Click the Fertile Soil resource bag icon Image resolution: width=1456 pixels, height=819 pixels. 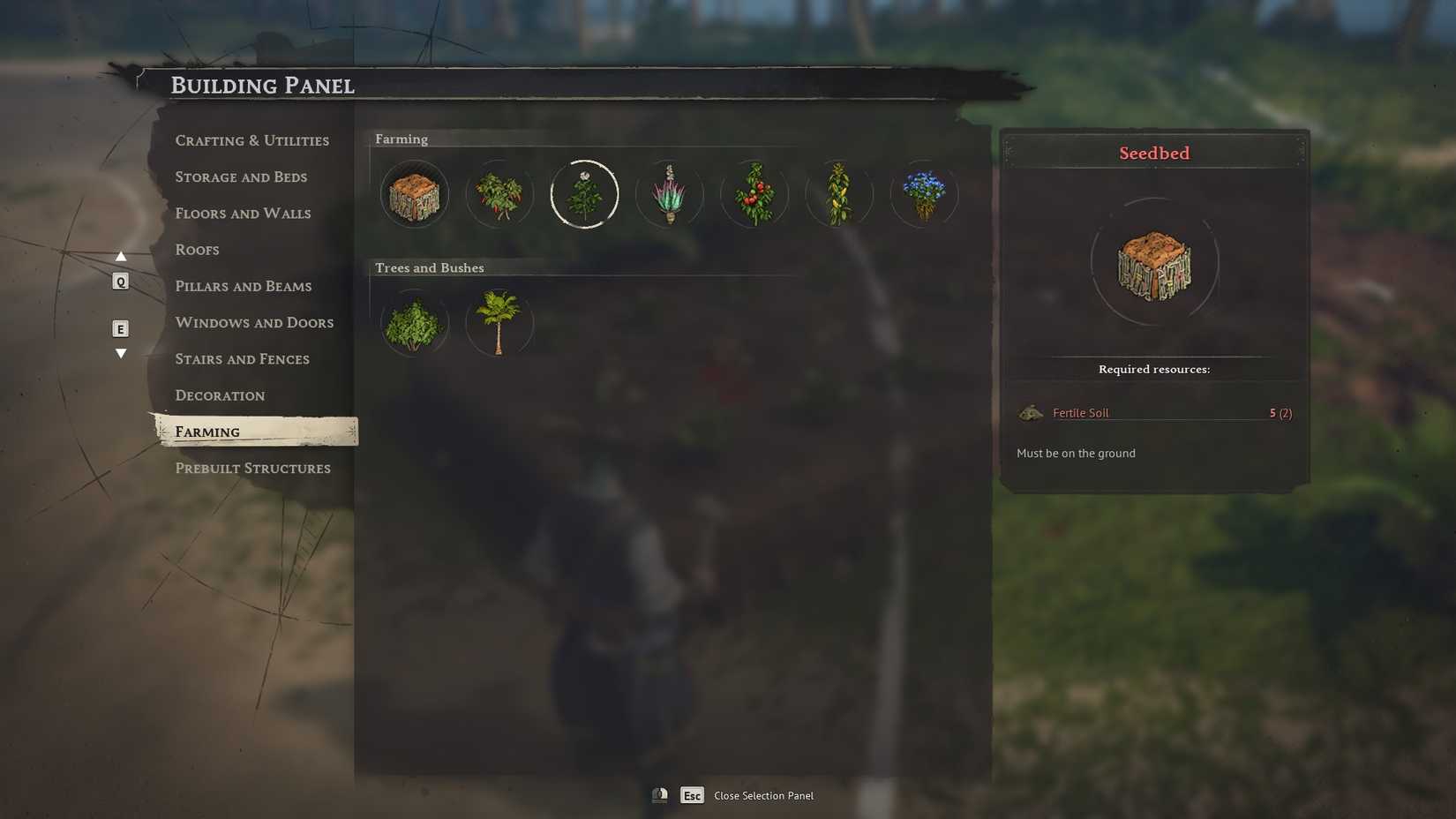(1032, 412)
